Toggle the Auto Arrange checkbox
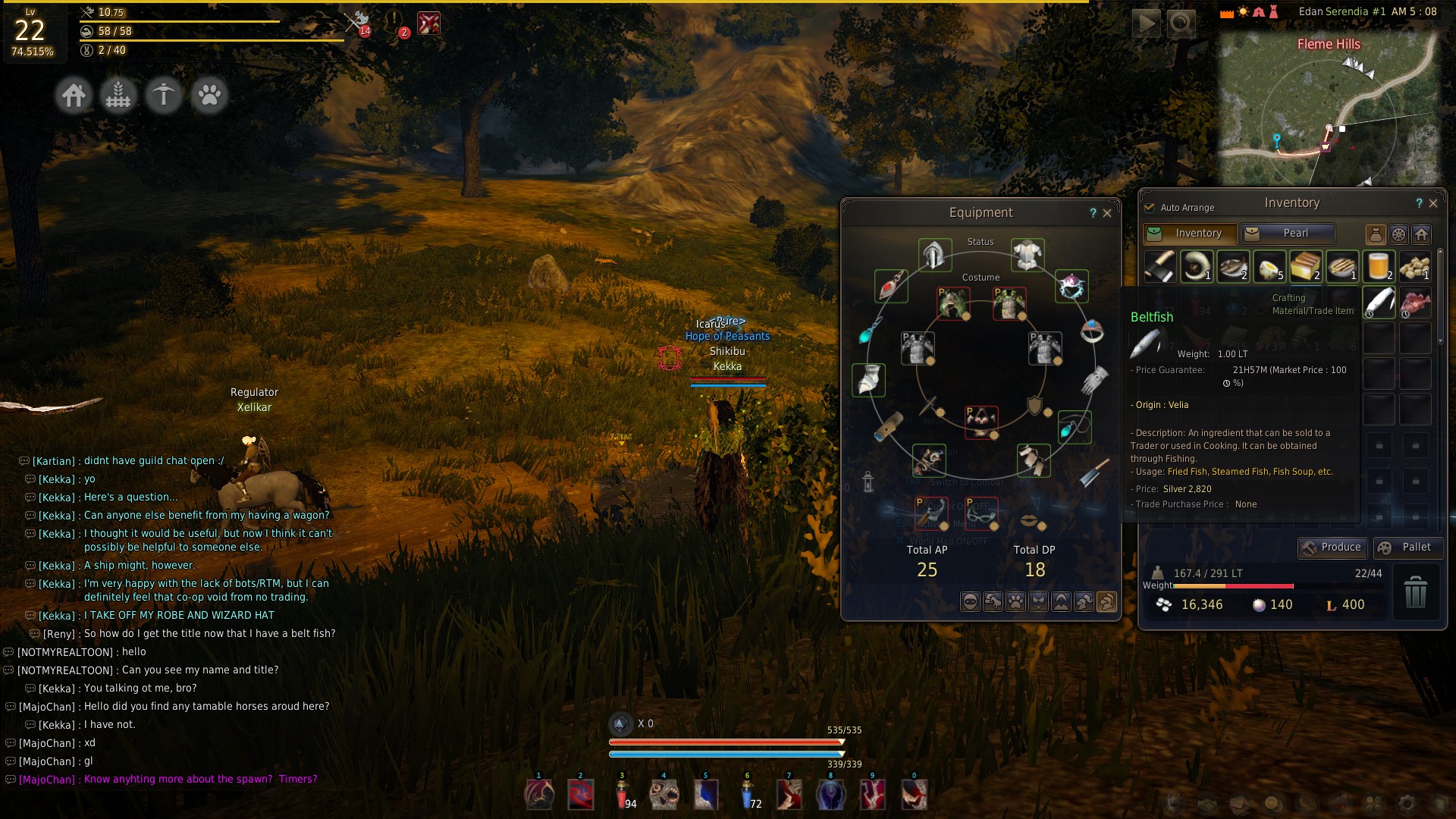 pyautogui.click(x=1150, y=207)
